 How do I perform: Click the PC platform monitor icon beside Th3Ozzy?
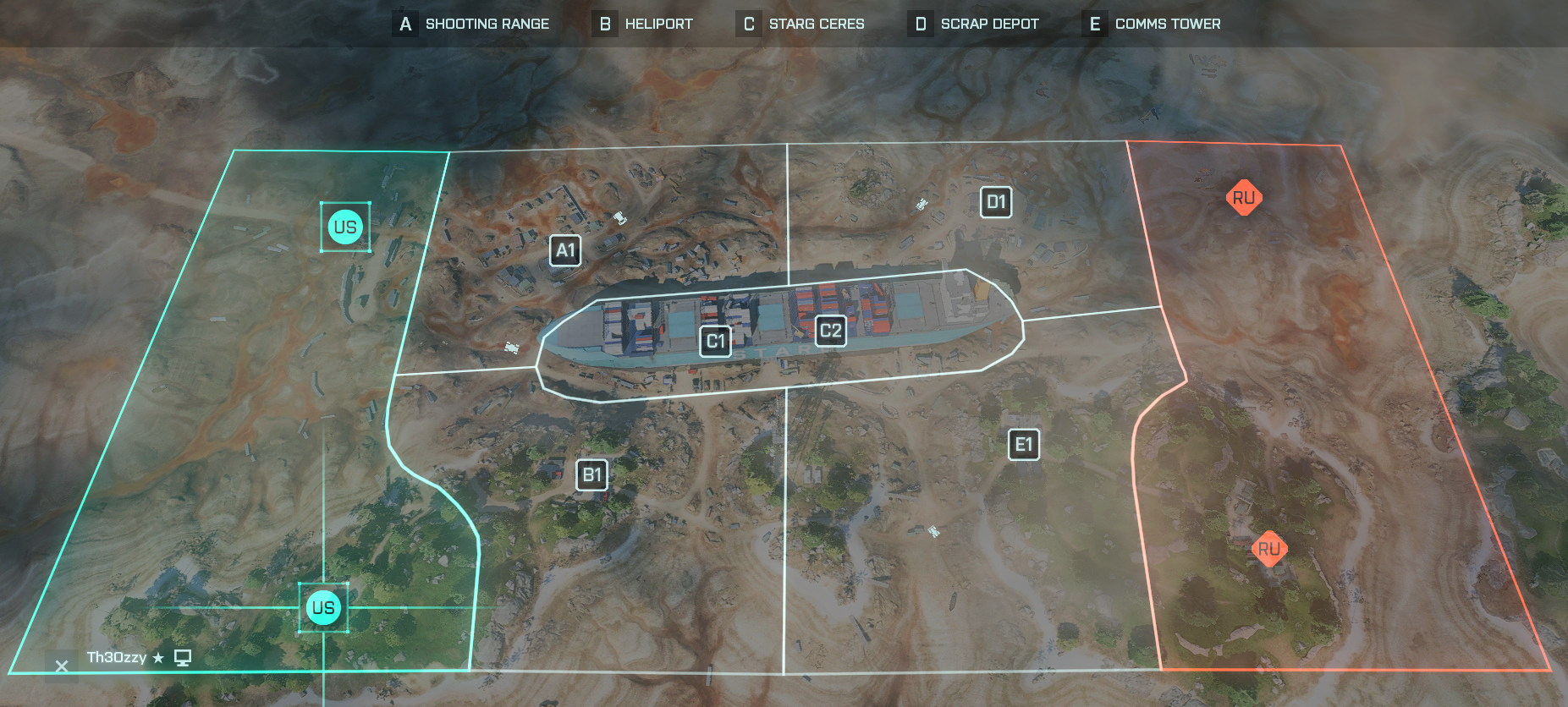183,656
